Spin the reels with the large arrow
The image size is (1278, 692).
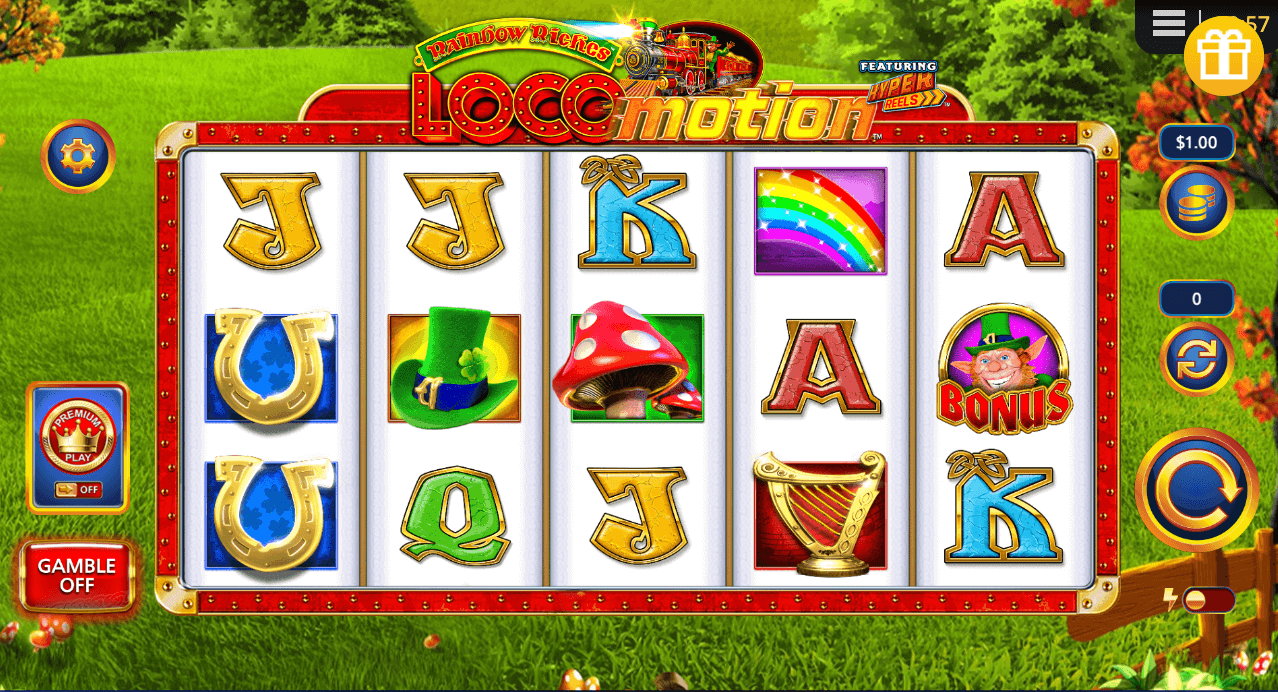tap(1197, 490)
